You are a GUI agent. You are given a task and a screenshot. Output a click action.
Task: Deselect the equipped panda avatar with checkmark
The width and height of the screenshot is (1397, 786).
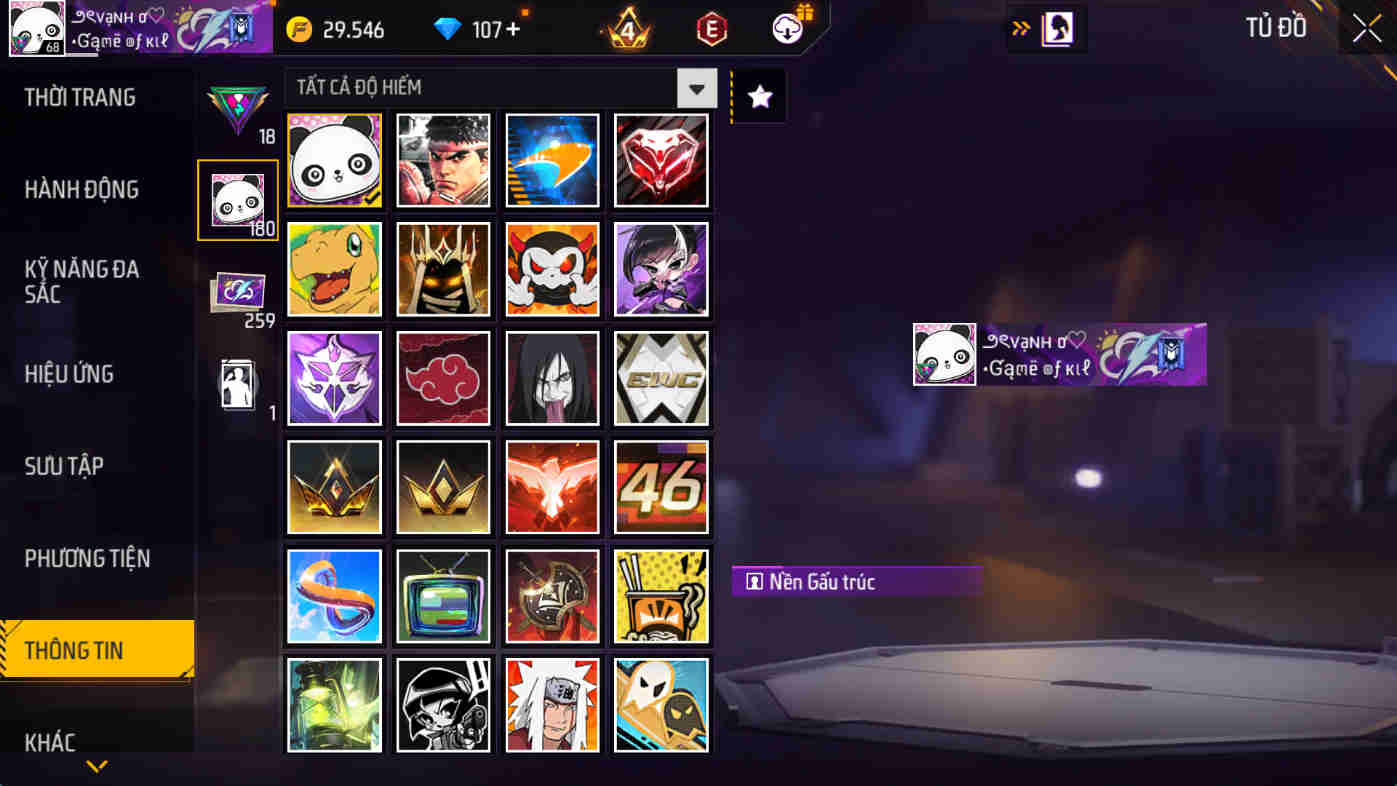[x=334, y=160]
